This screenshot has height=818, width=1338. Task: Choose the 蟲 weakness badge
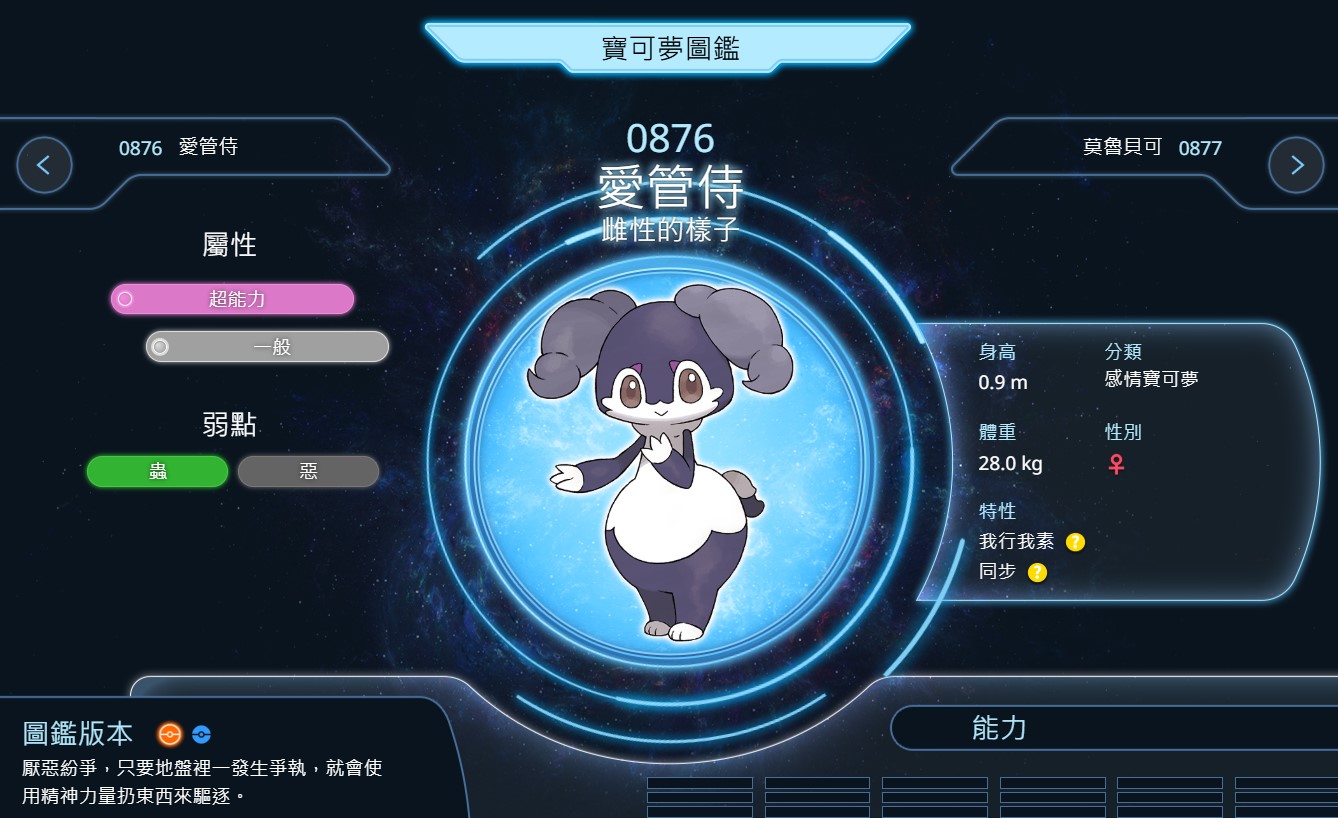158,472
